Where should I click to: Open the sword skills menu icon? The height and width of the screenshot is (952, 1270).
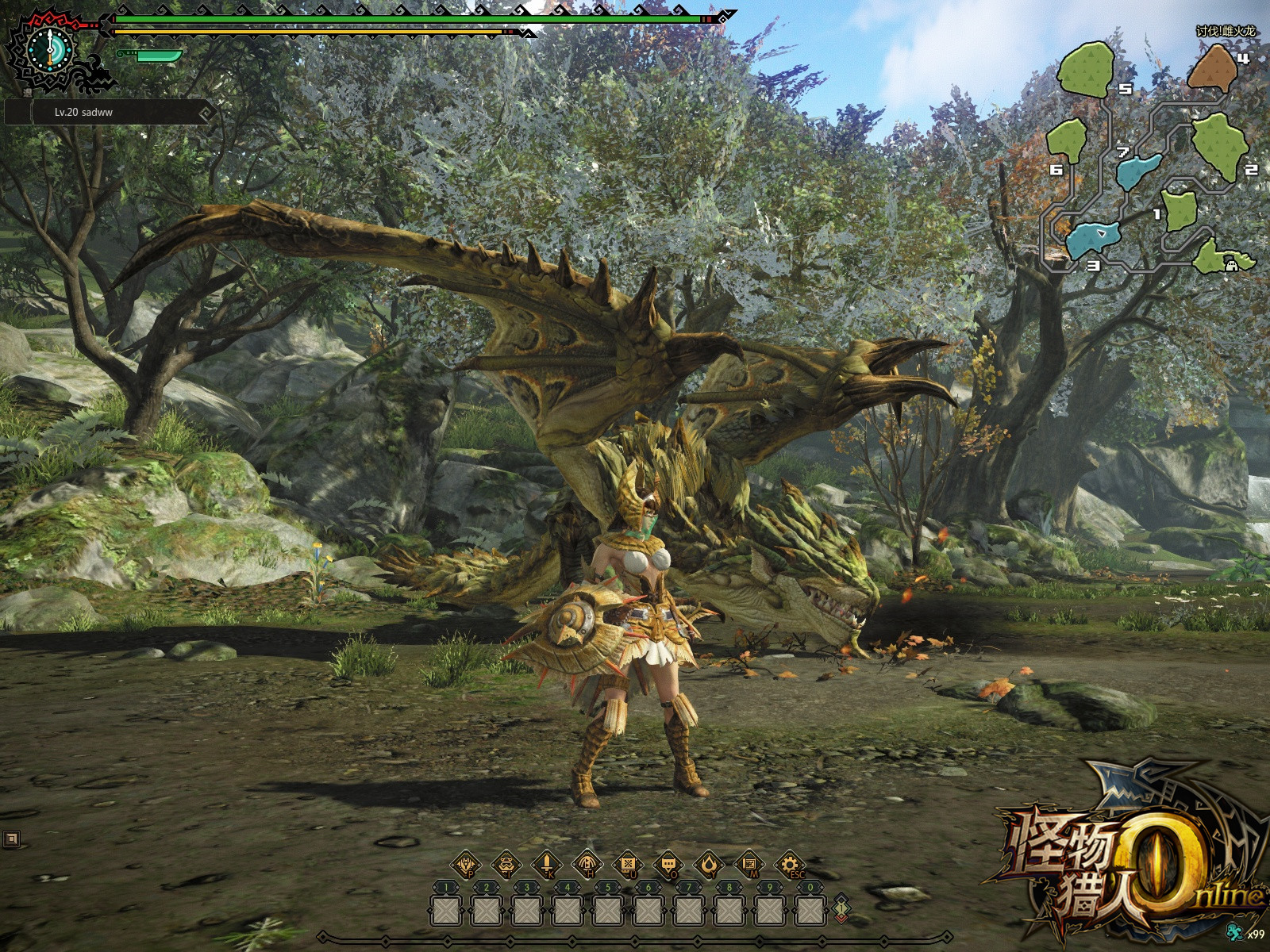point(547,864)
